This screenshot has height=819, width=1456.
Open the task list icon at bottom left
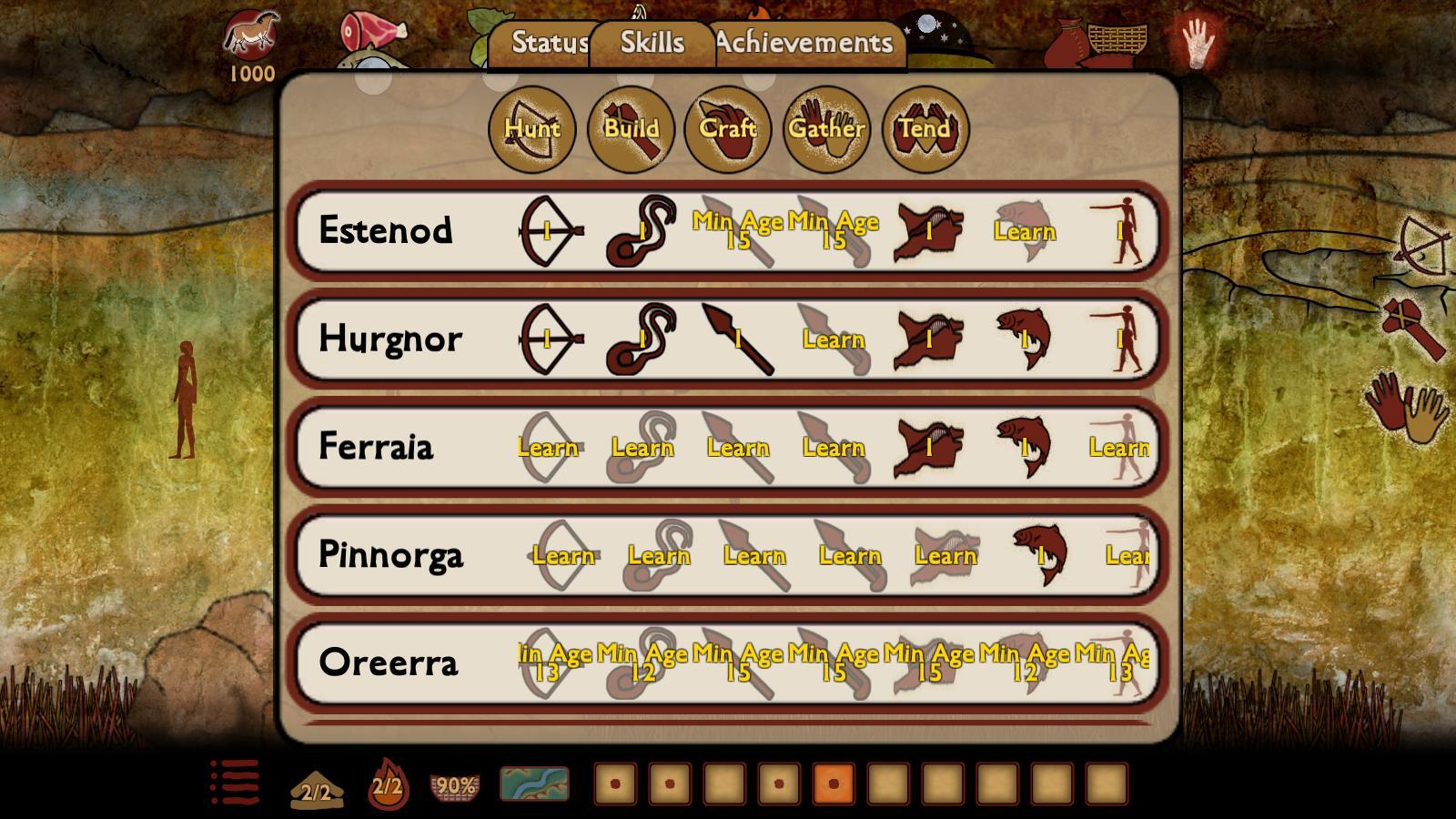[233, 784]
